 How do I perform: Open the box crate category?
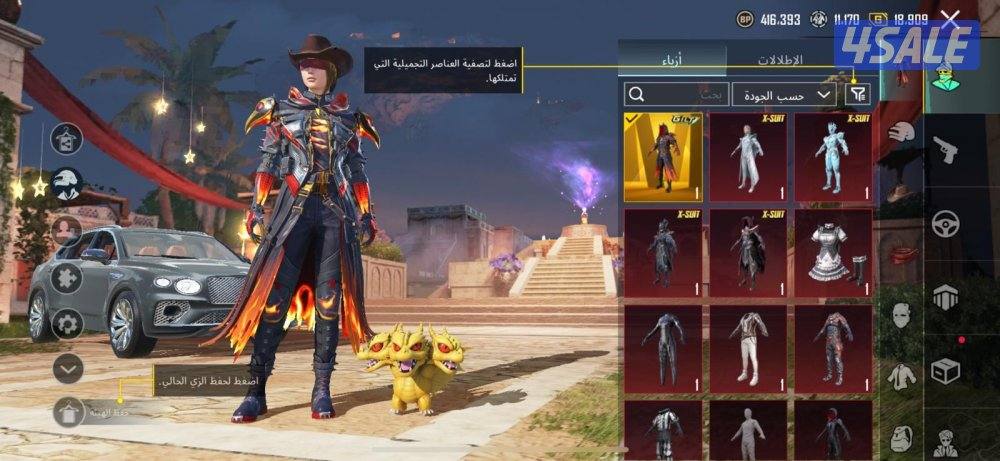point(945,369)
